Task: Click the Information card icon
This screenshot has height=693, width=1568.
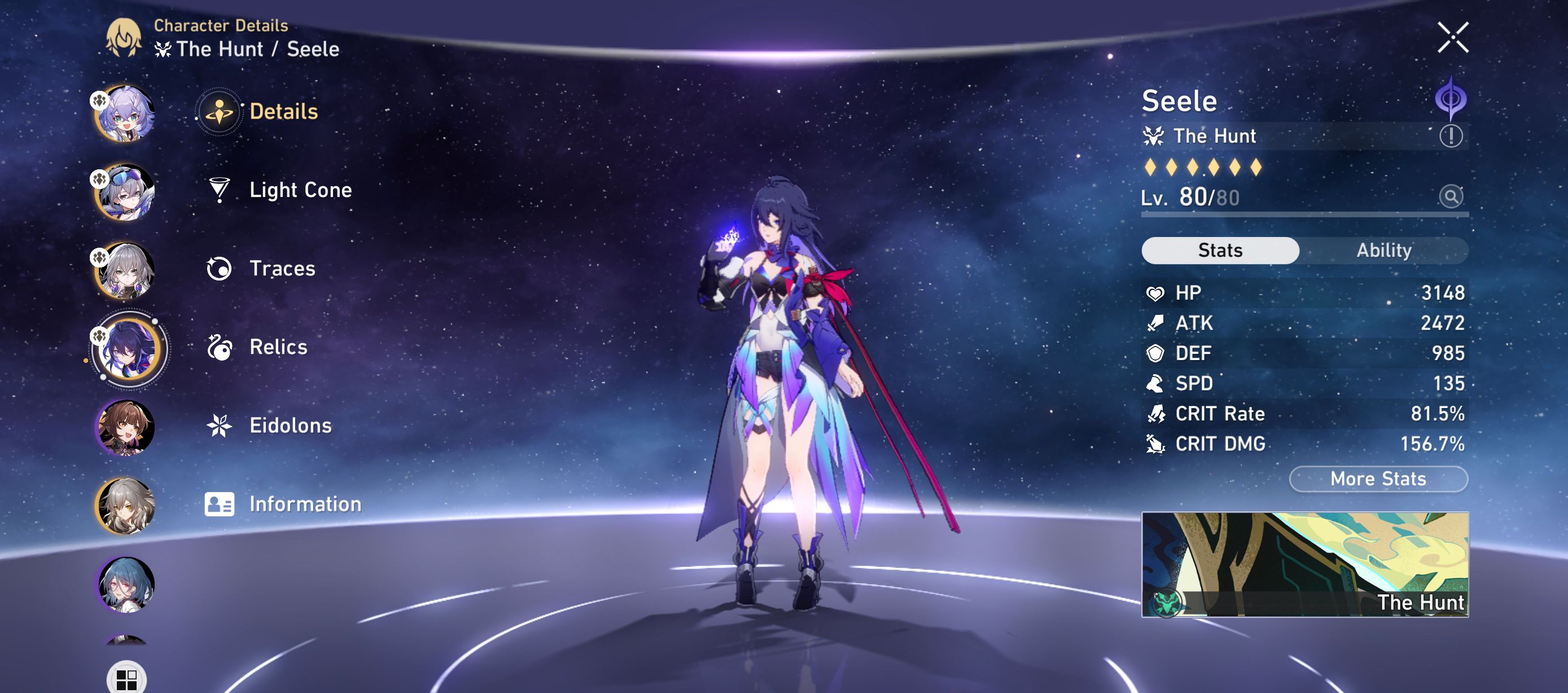Action: 219,504
